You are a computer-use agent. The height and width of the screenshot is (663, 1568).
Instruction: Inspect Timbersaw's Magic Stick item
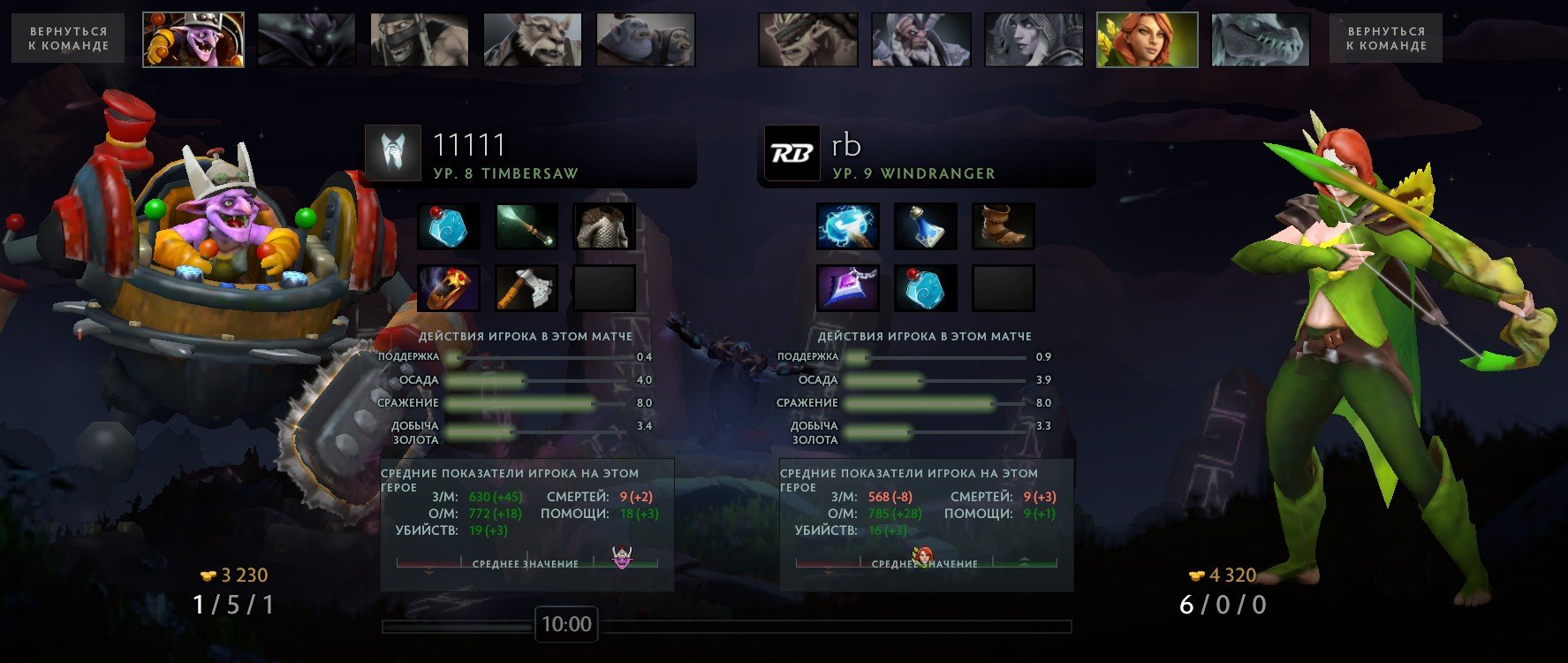pos(526,226)
